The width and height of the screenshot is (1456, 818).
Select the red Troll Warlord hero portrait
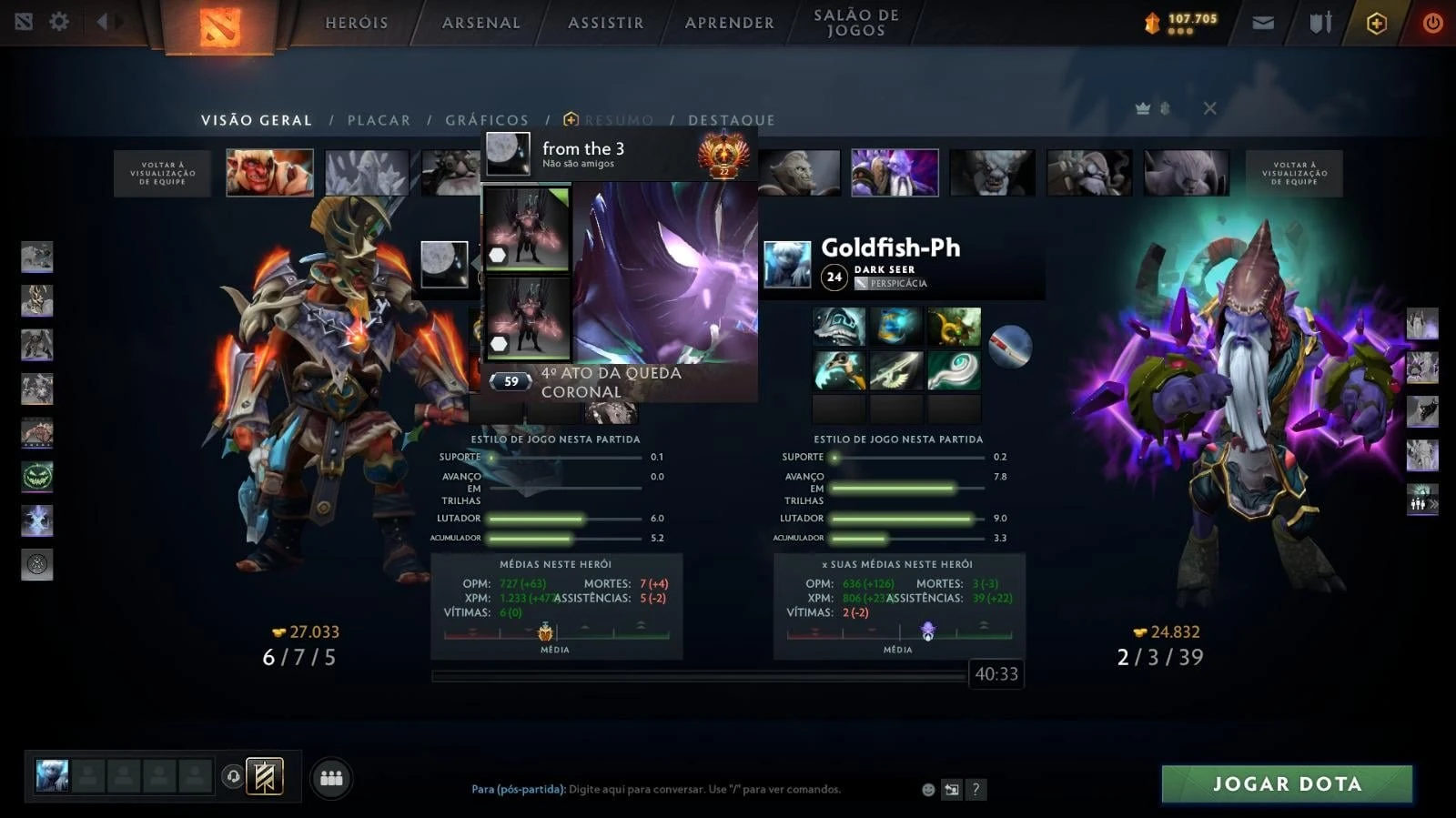[x=270, y=173]
